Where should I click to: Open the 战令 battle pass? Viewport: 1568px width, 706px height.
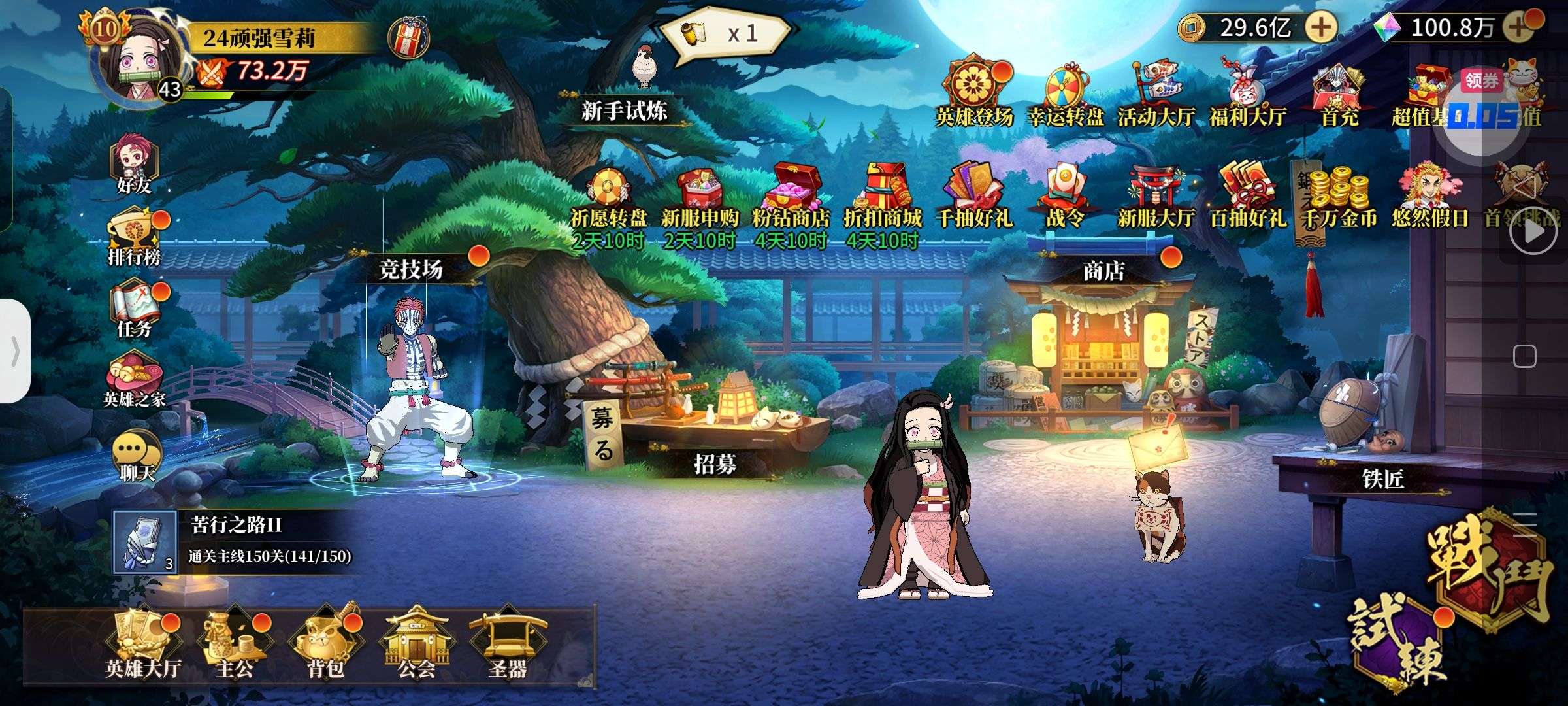1066,195
